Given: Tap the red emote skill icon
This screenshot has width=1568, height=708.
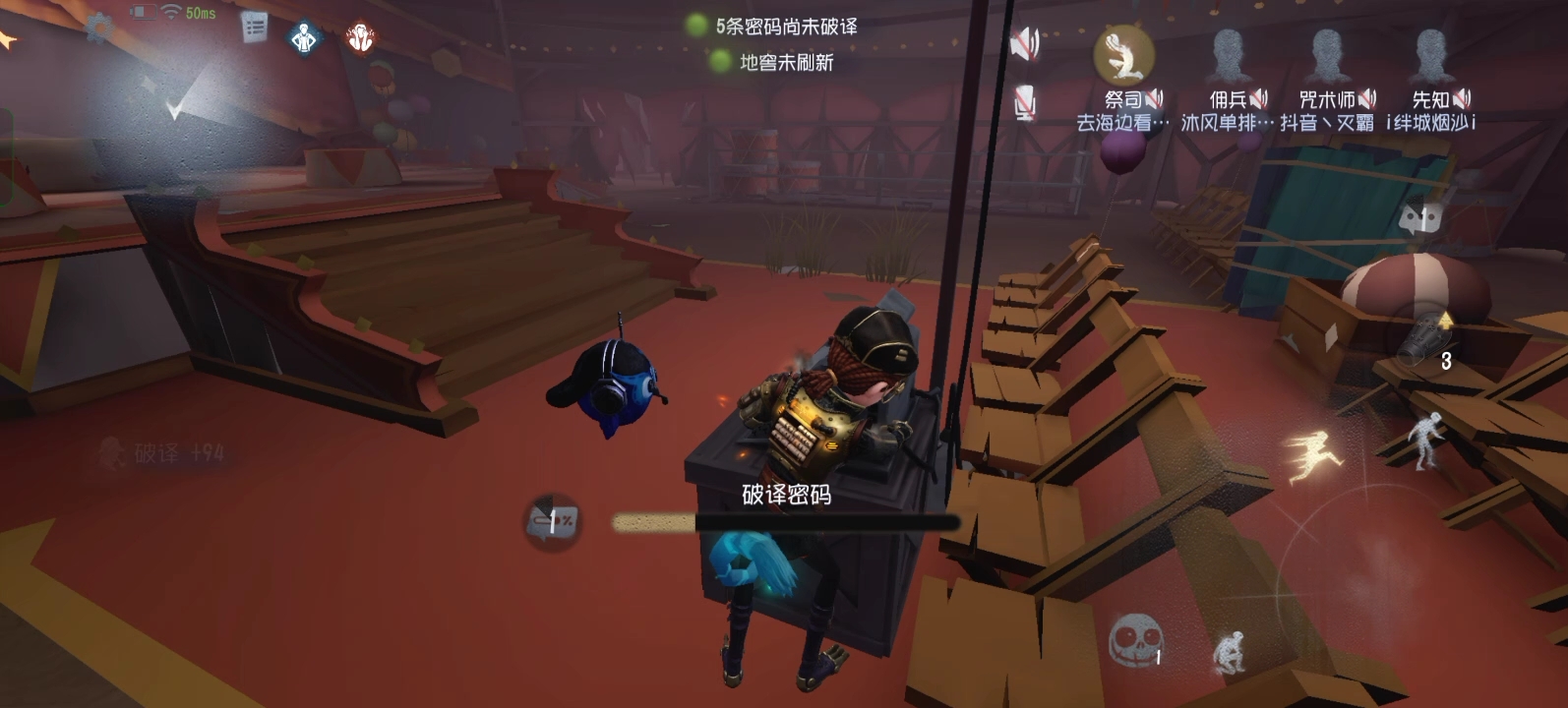Looking at the screenshot, I should pos(363,34).
